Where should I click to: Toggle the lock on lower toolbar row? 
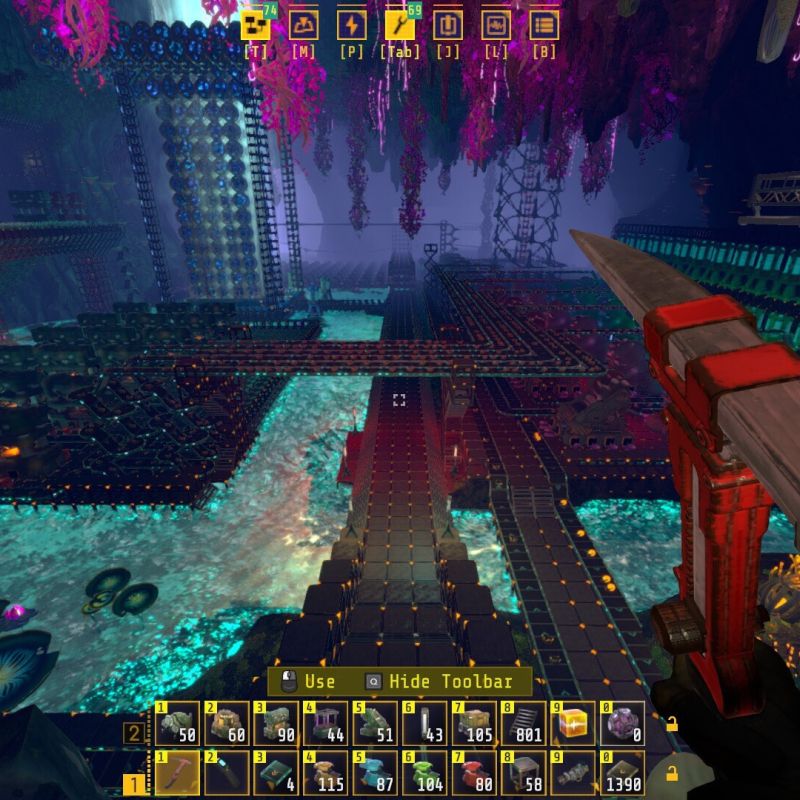(673, 773)
